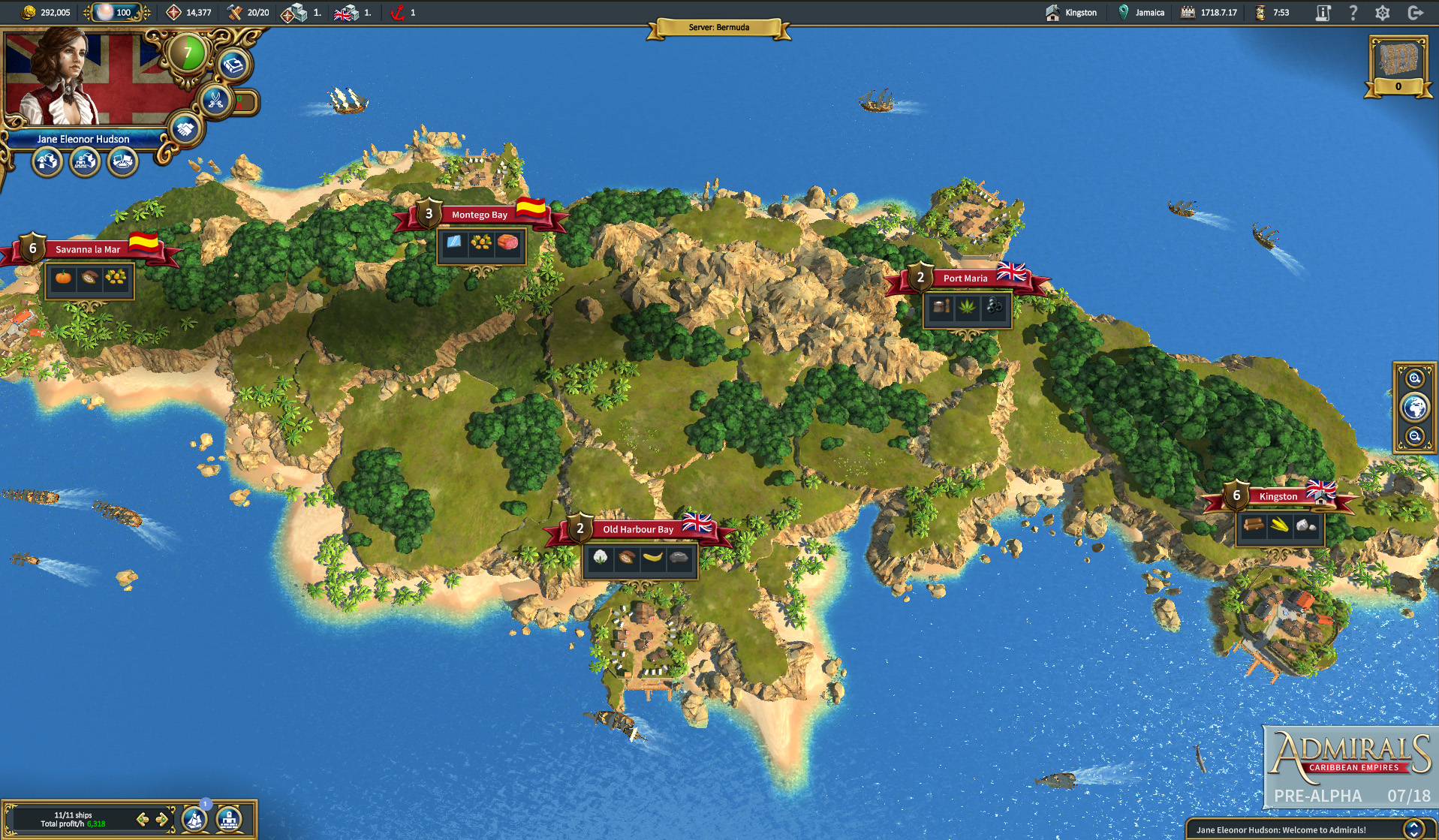The image size is (1439, 840).
Task: Choose the Montego Bay city banner
Action: 479,215
